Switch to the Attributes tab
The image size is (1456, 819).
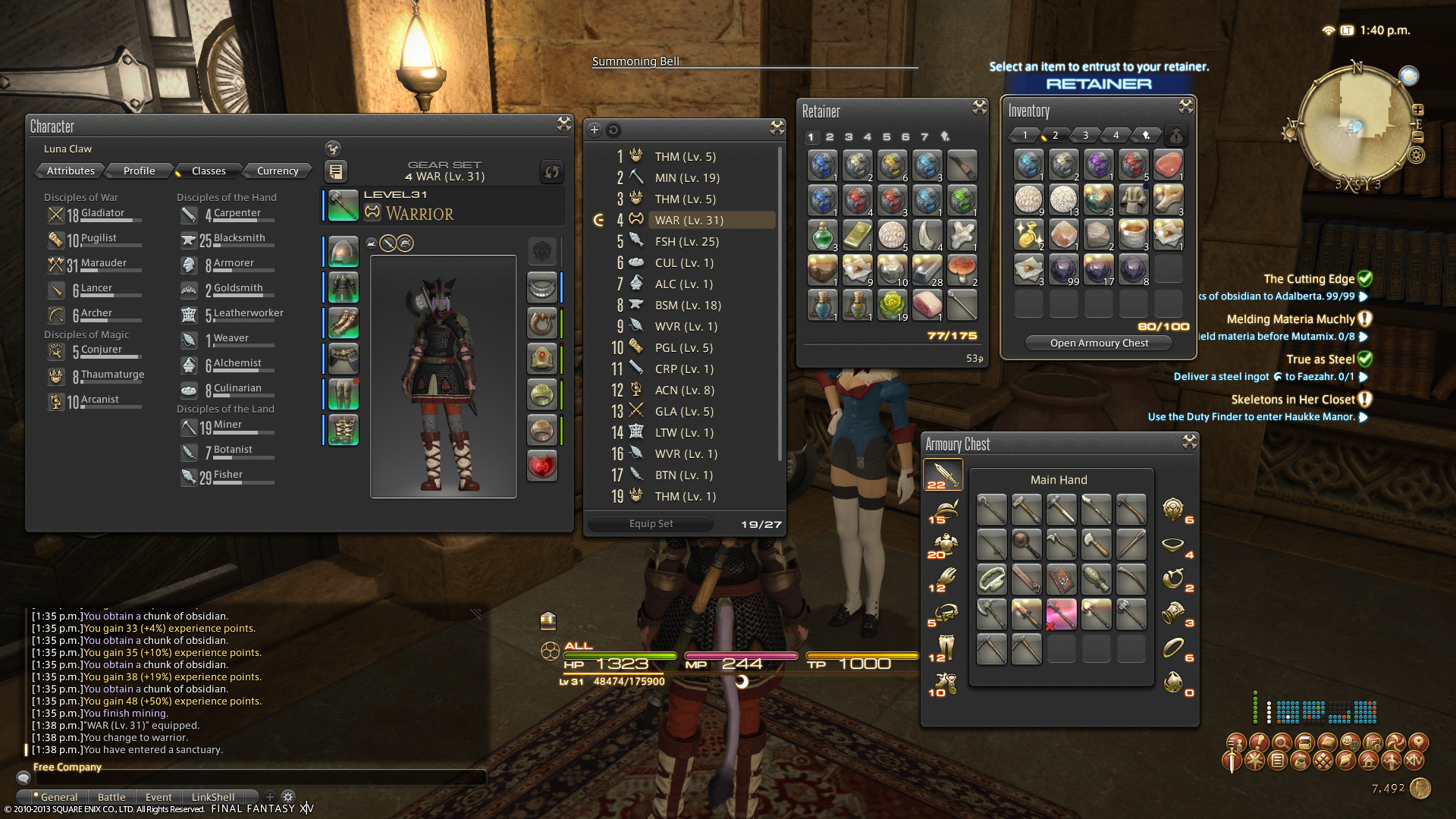click(x=71, y=171)
